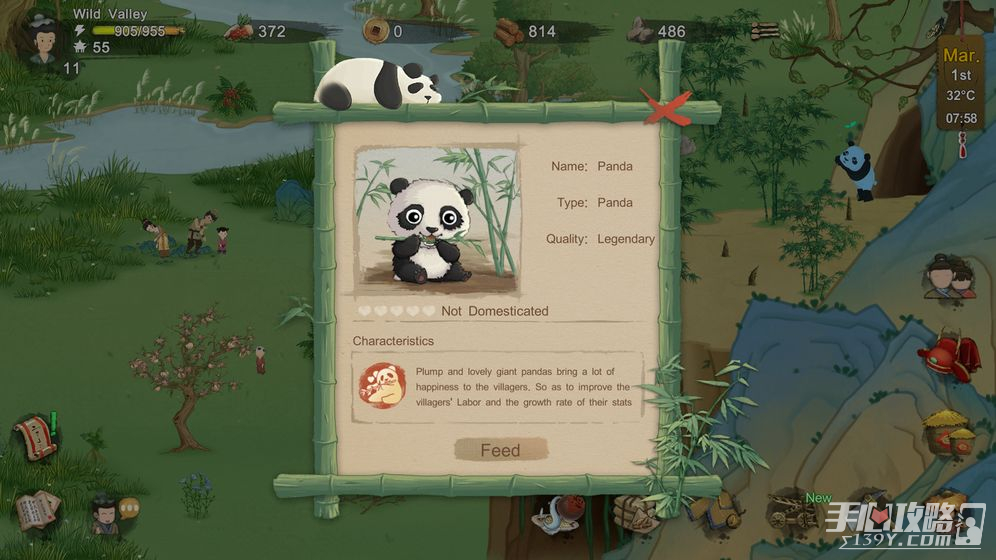Open the book journal icon
Screen dimensions: 996x560
pos(38,510)
